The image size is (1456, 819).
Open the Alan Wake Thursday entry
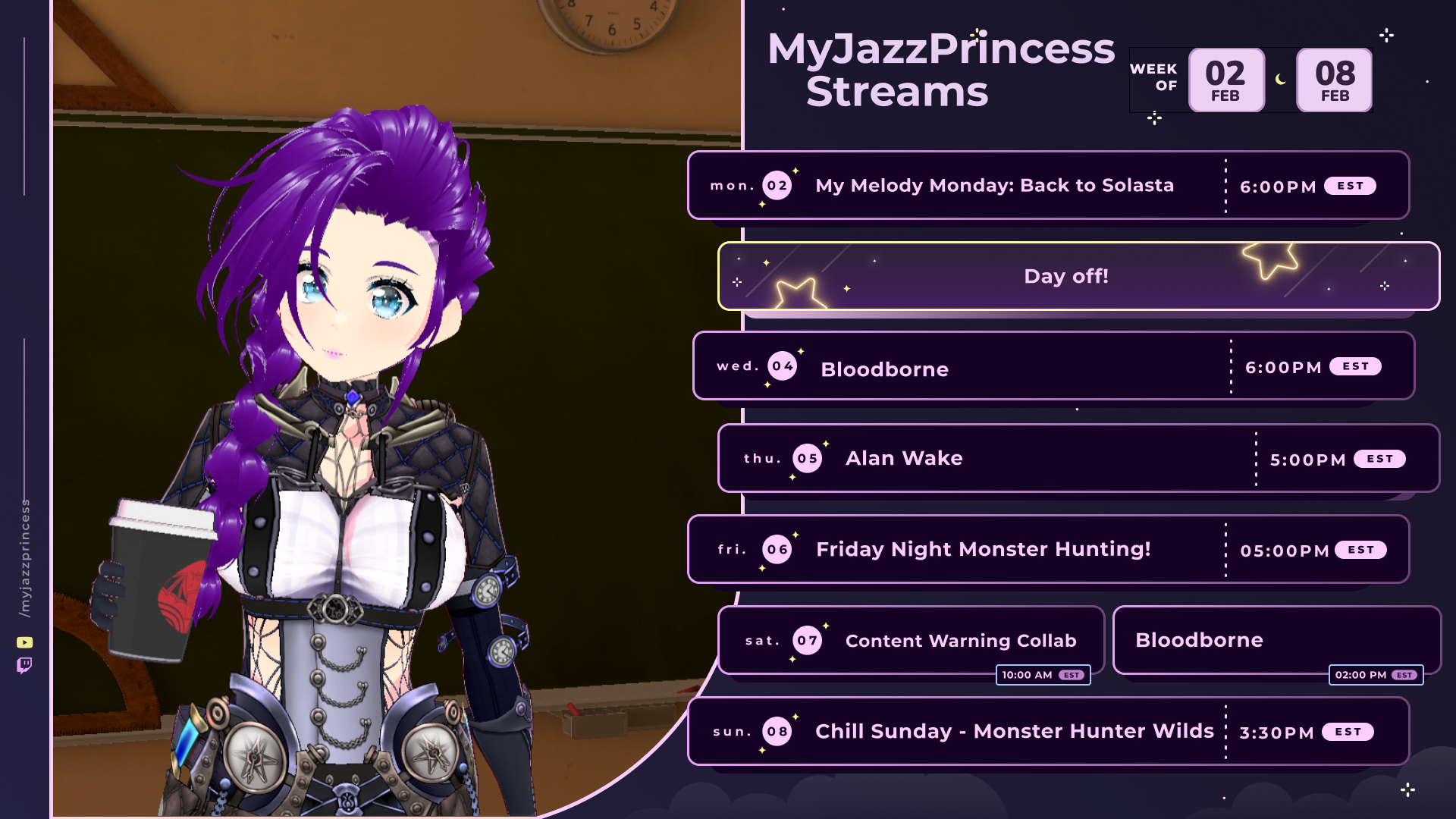[x=904, y=458]
